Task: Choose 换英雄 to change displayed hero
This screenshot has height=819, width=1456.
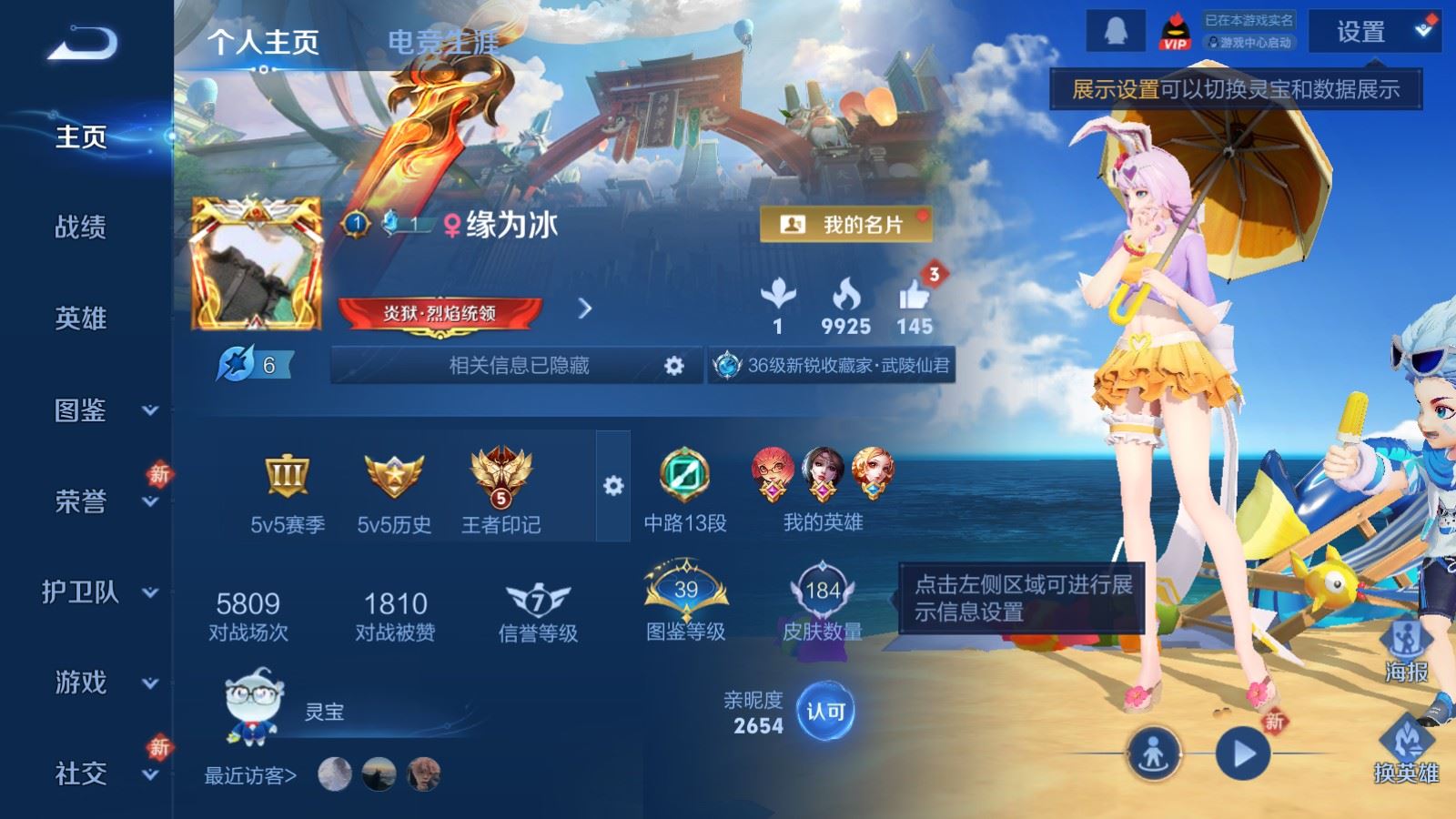Action: point(1406,749)
